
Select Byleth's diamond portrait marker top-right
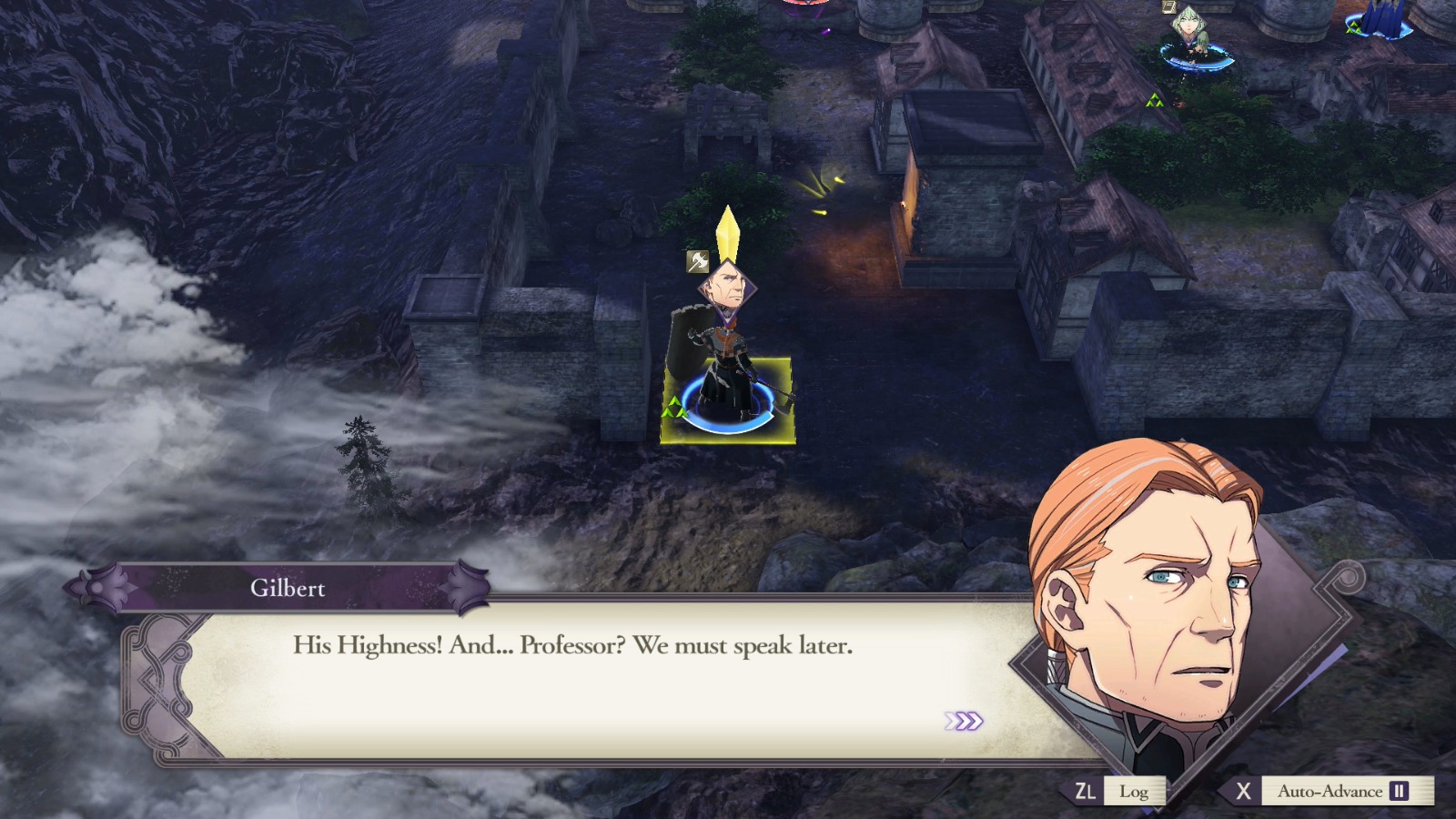coord(1188,25)
